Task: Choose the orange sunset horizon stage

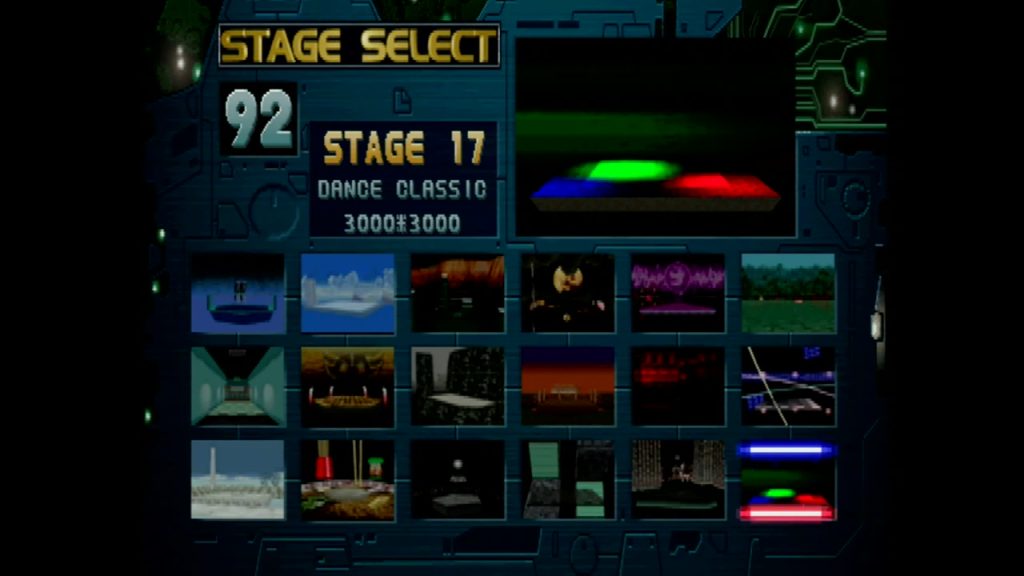Action: point(568,386)
